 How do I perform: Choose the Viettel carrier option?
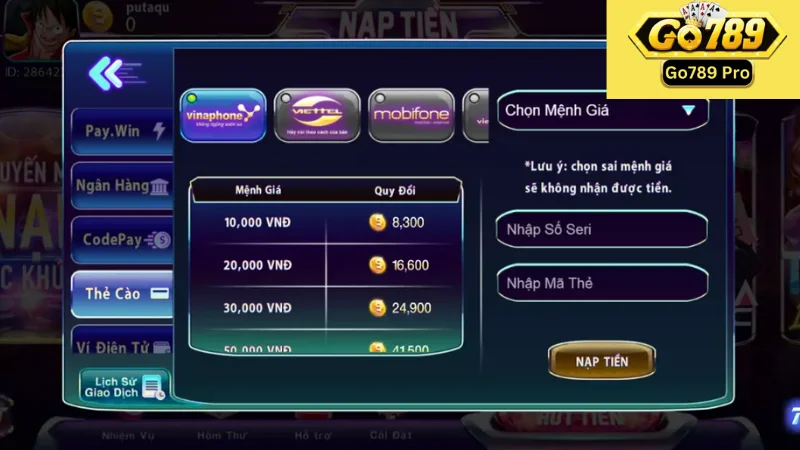[x=317, y=115]
